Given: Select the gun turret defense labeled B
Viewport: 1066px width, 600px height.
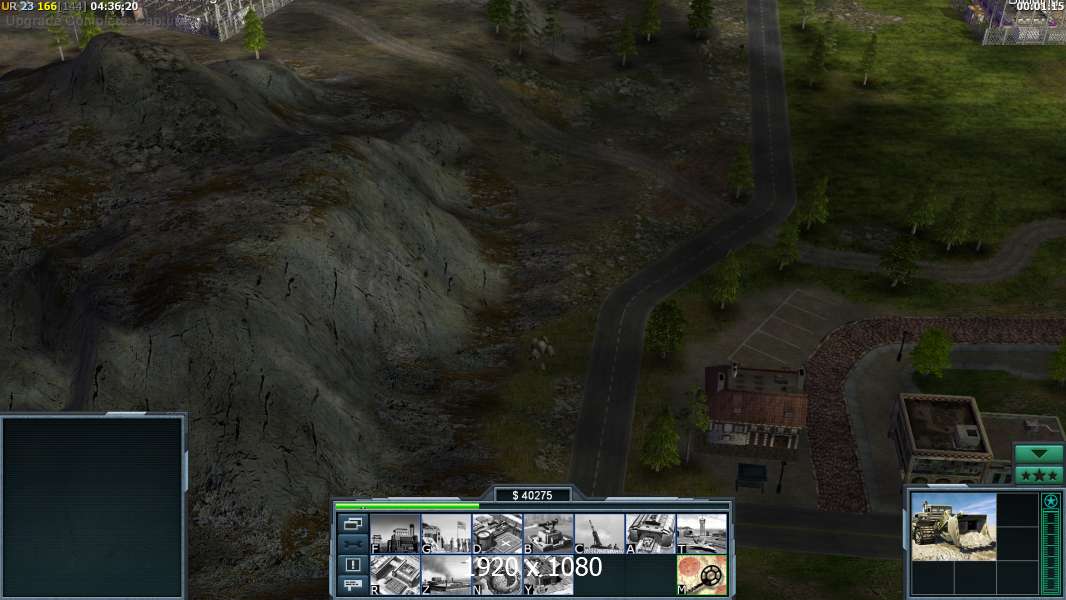Looking at the screenshot, I should pyautogui.click(x=548, y=533).
